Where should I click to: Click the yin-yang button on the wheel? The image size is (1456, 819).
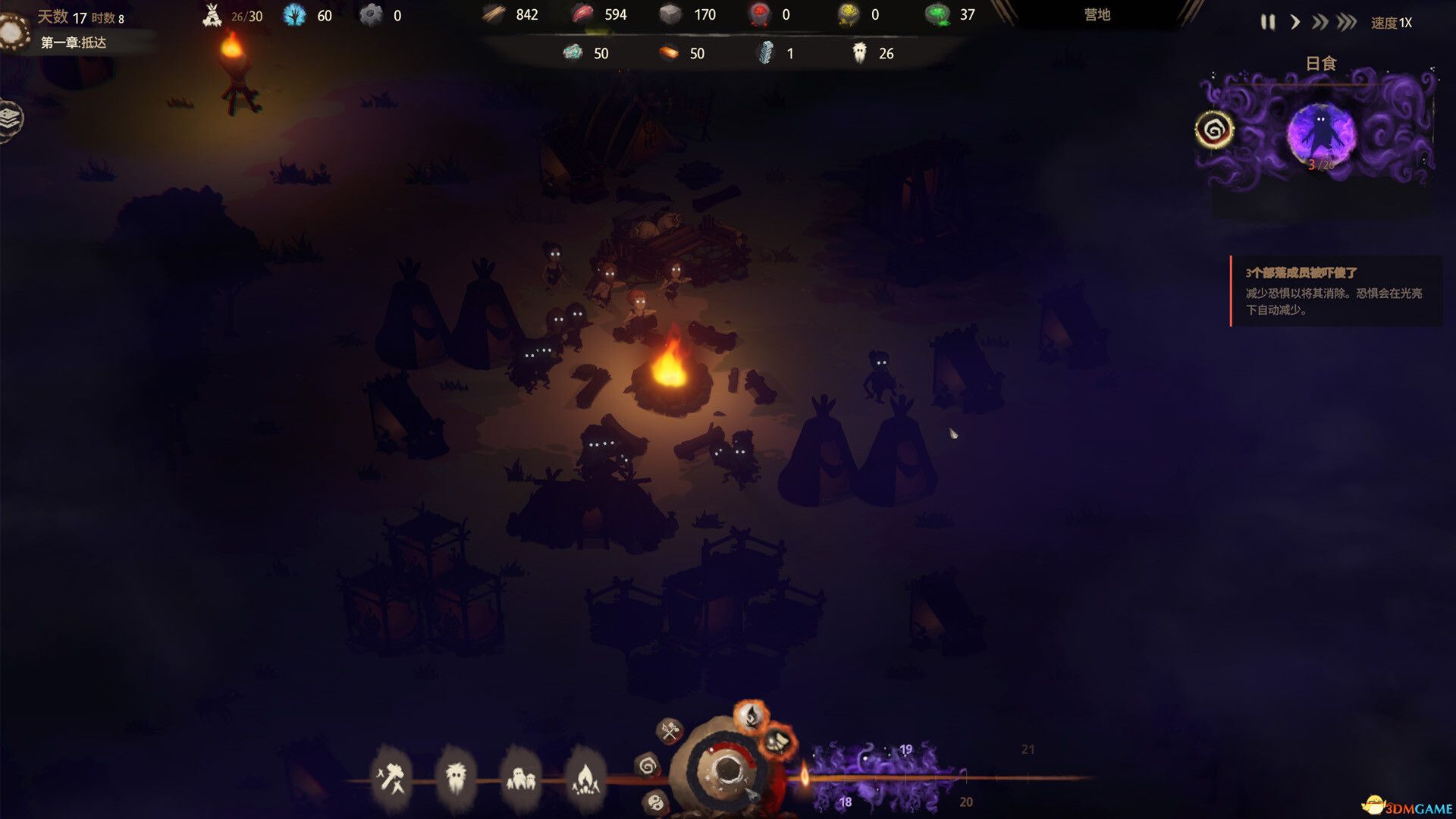tap(656, 801)
